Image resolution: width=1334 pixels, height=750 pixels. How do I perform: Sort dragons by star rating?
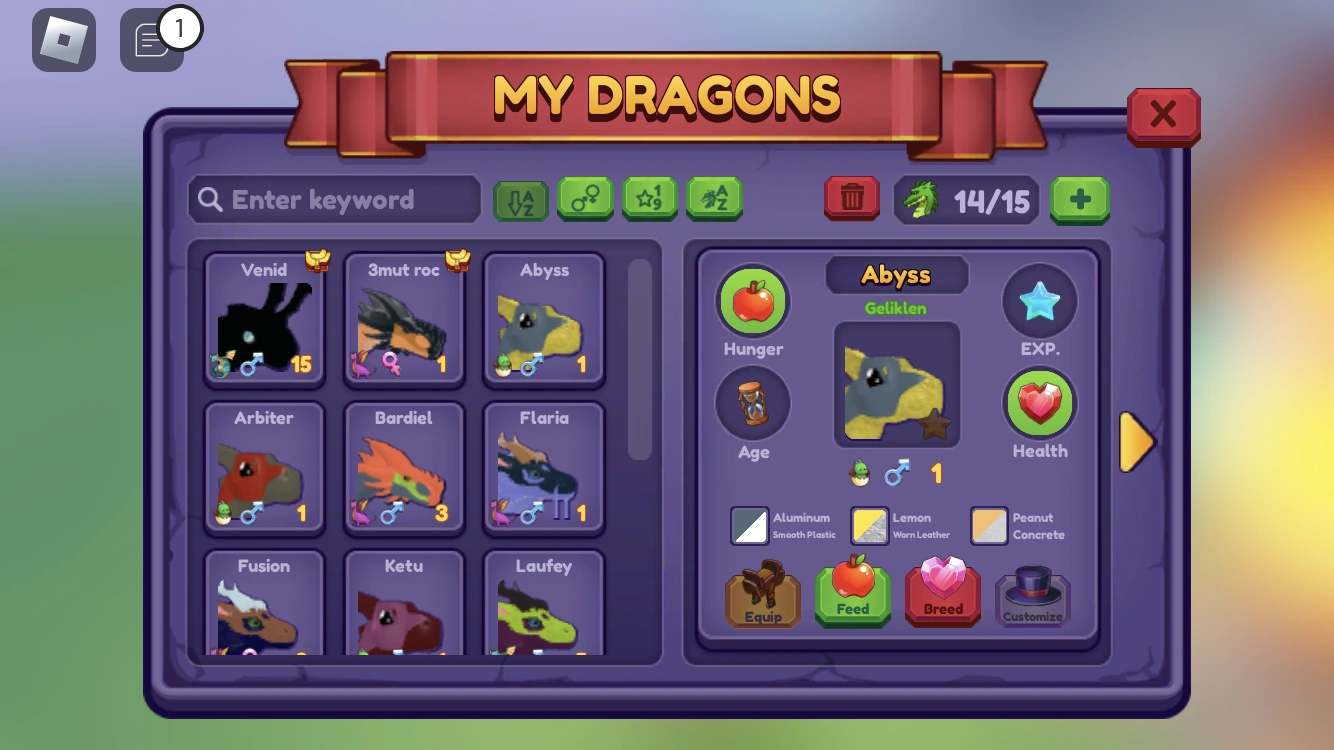pos(650,198)
